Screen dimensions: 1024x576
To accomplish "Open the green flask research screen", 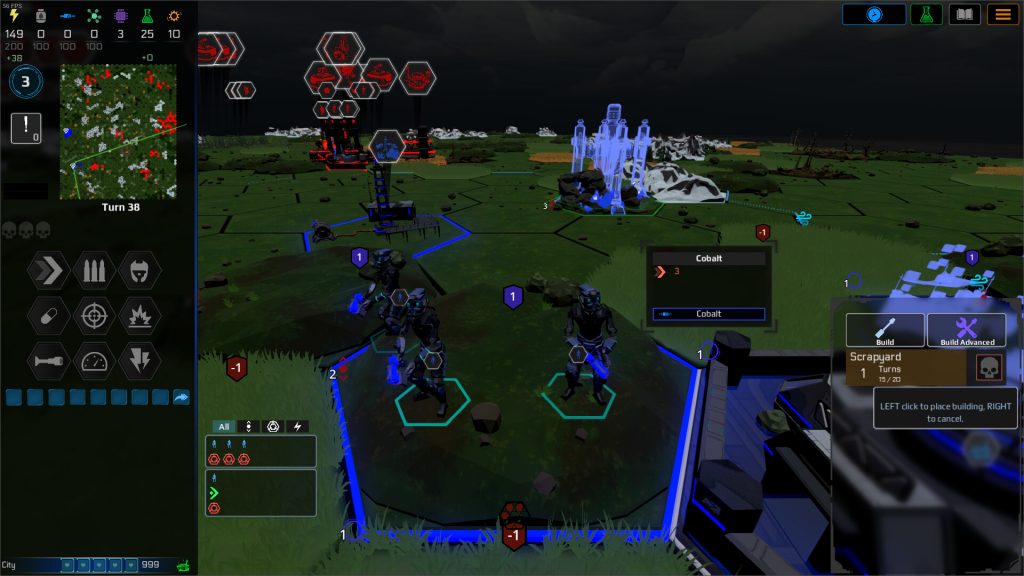I will point(926,14).
